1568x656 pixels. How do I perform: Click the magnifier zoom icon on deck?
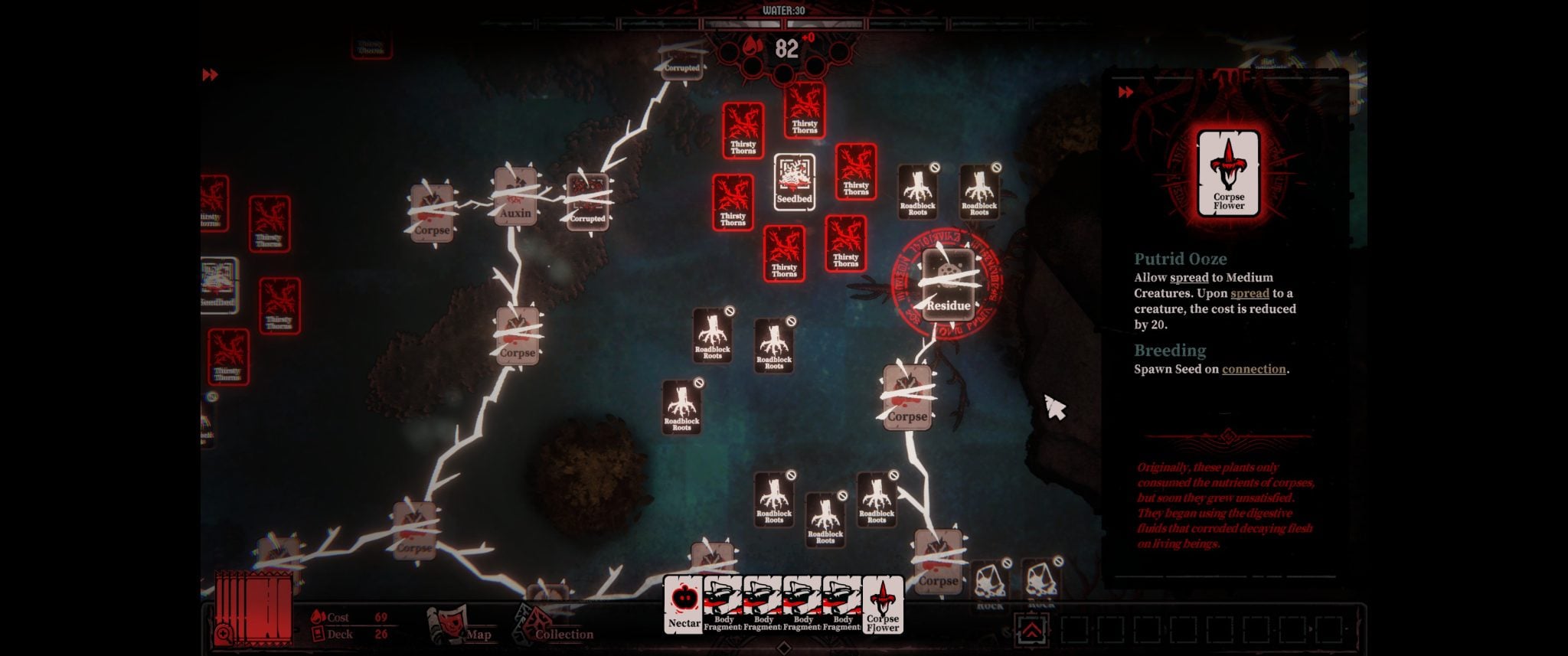point(224,633)
